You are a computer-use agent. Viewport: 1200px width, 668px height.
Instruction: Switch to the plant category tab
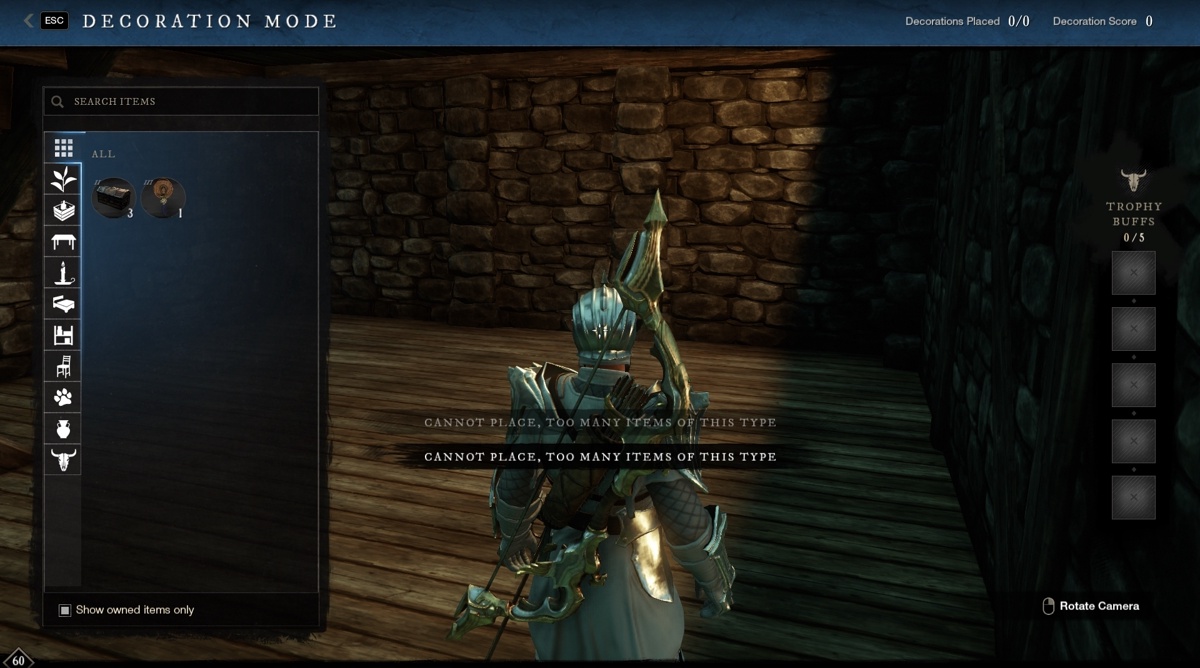[x=64, y=179]
